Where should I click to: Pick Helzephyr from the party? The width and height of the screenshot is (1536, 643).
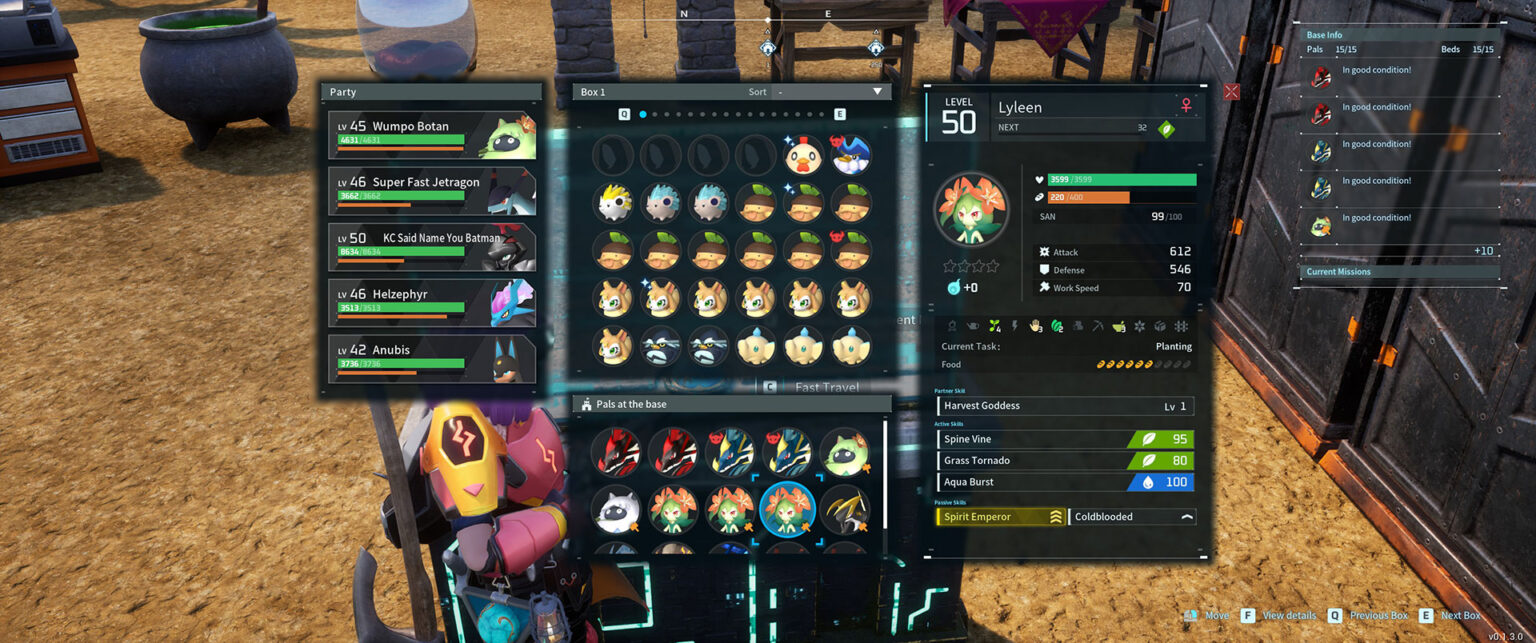tap(431, 303)
